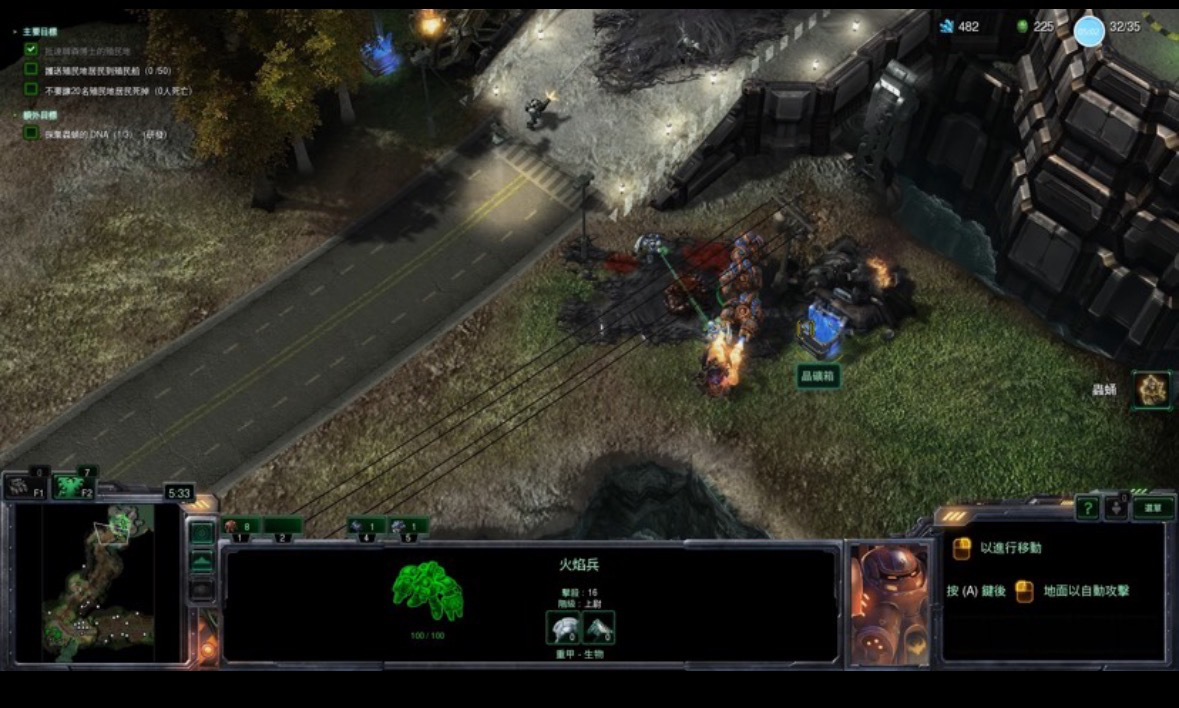Click the minimap ping button
1179x708 pixels.
click(x=202, y=533)
